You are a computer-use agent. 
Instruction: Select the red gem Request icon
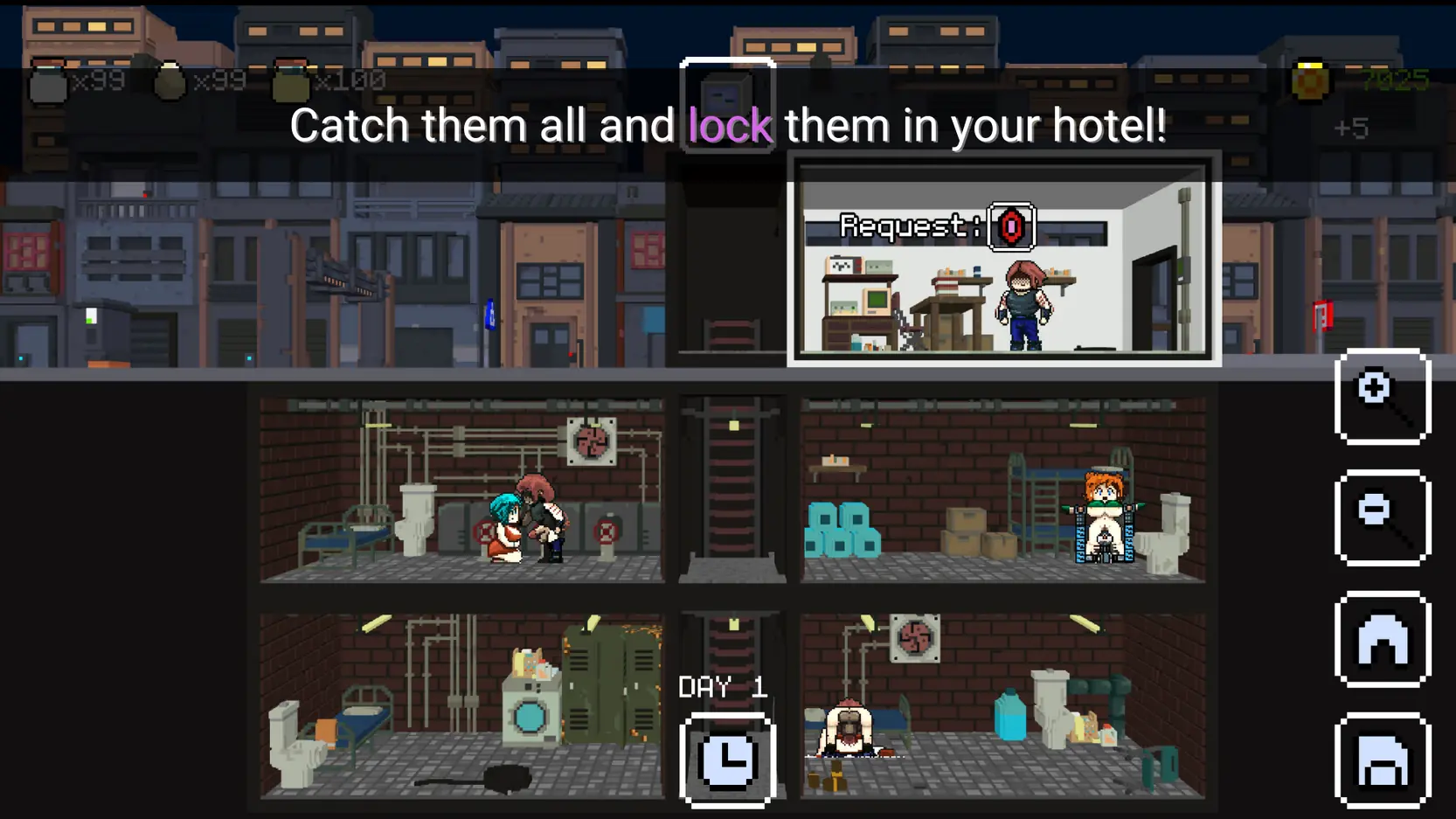pos(1011,227)
